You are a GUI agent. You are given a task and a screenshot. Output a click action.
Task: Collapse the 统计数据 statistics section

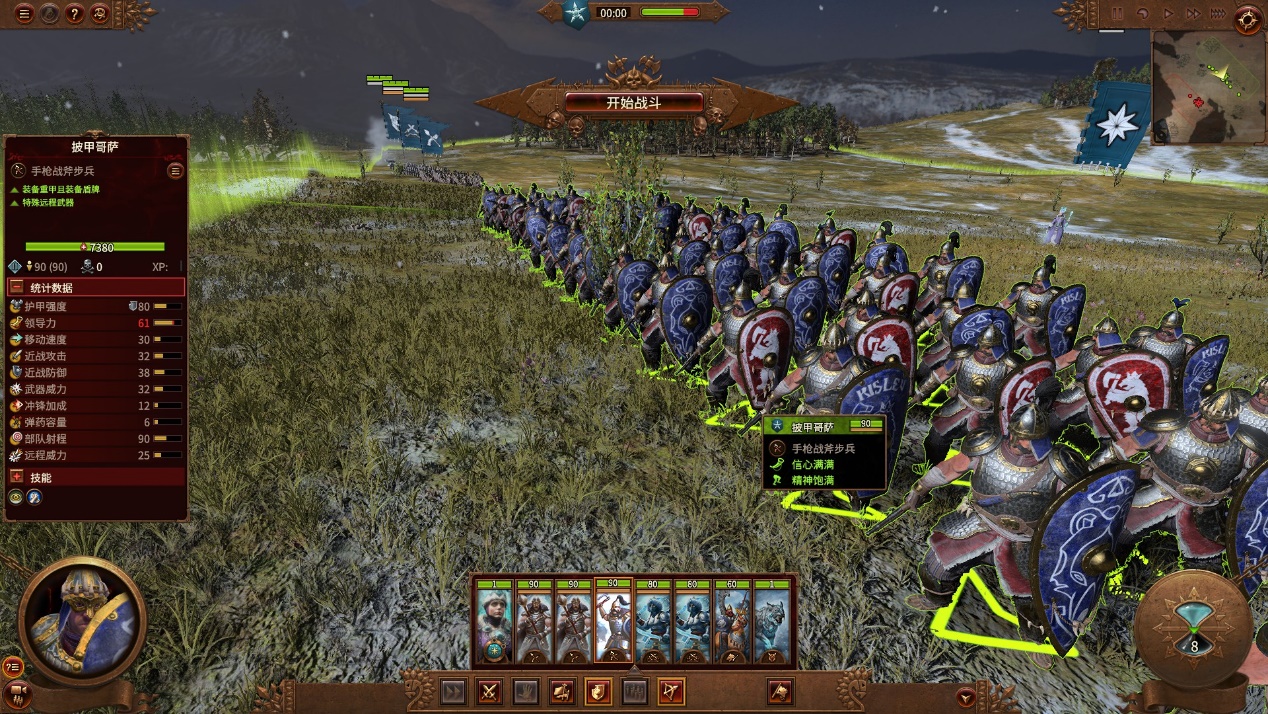tap(17, 287)
